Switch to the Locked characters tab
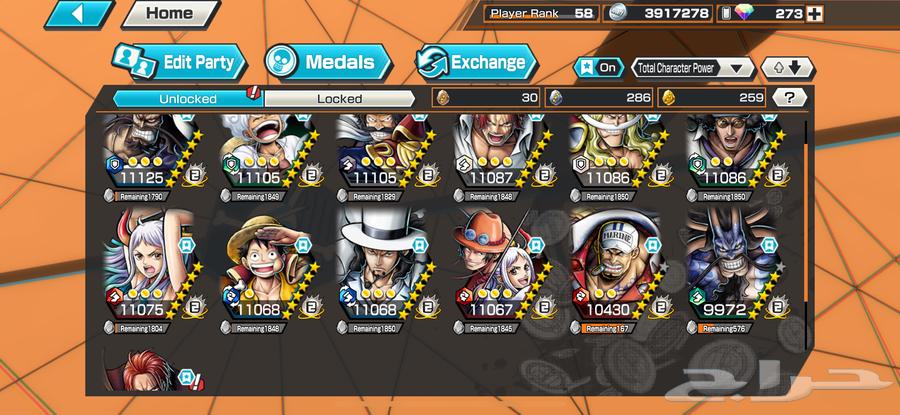The width and height of the screenshot is (900, 415). pyautogui.click(x=339, y=98)
